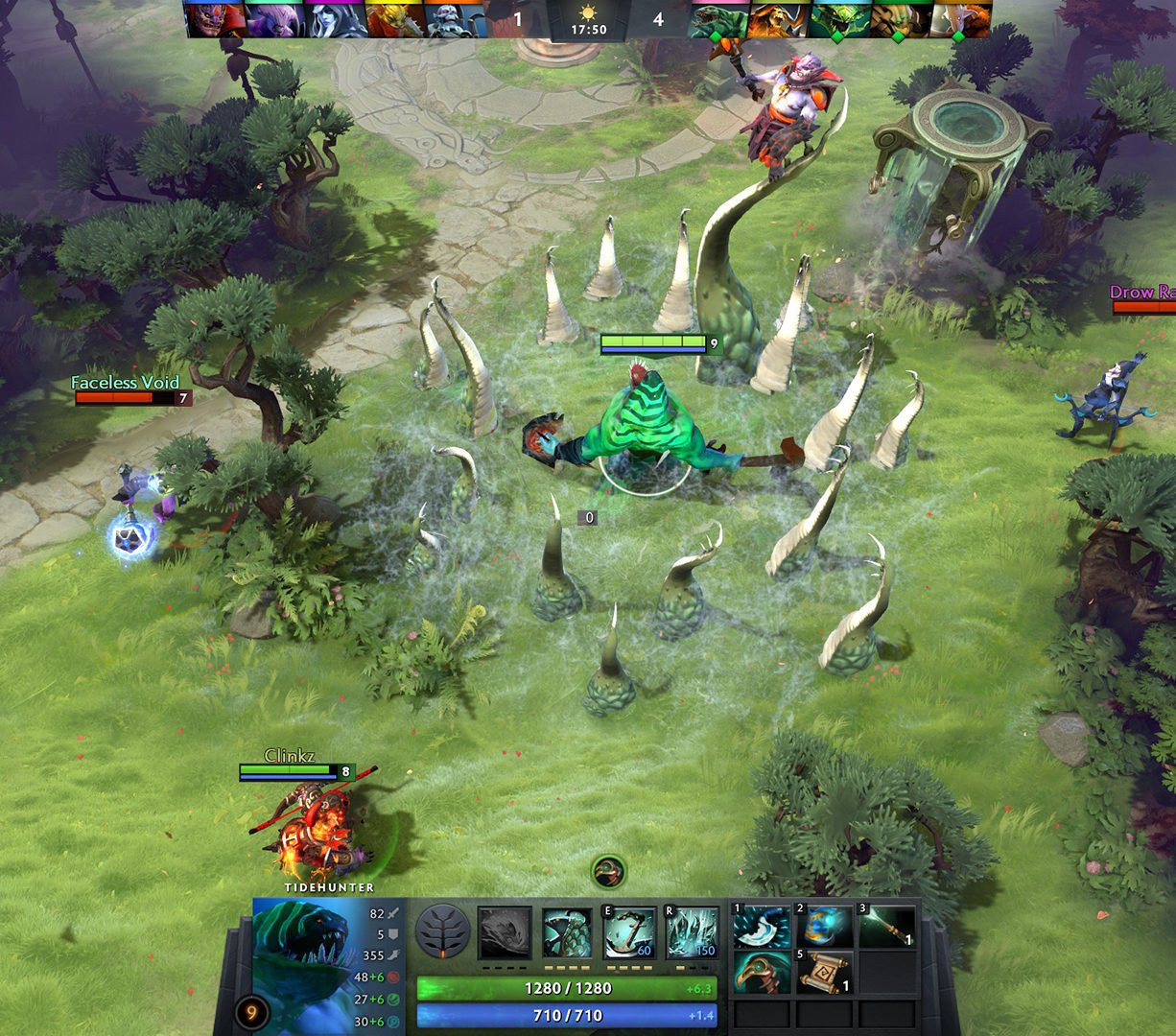Viewport: 1176px width, 1036px height.
Task: Cast the Anchor Smash ability
Action: tap(629, 932)
